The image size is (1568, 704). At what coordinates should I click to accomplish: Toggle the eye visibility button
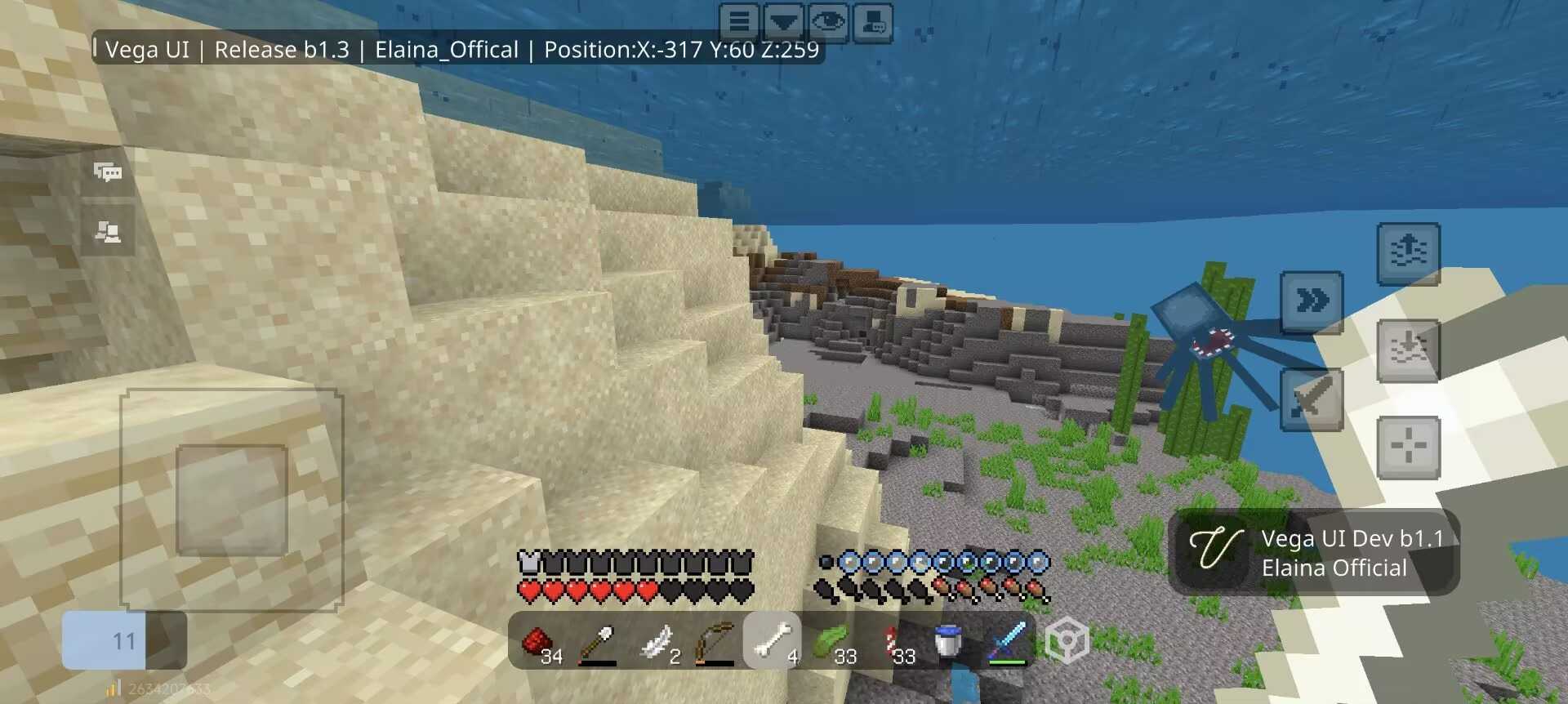pyautogui.click(x=828, y=20)
